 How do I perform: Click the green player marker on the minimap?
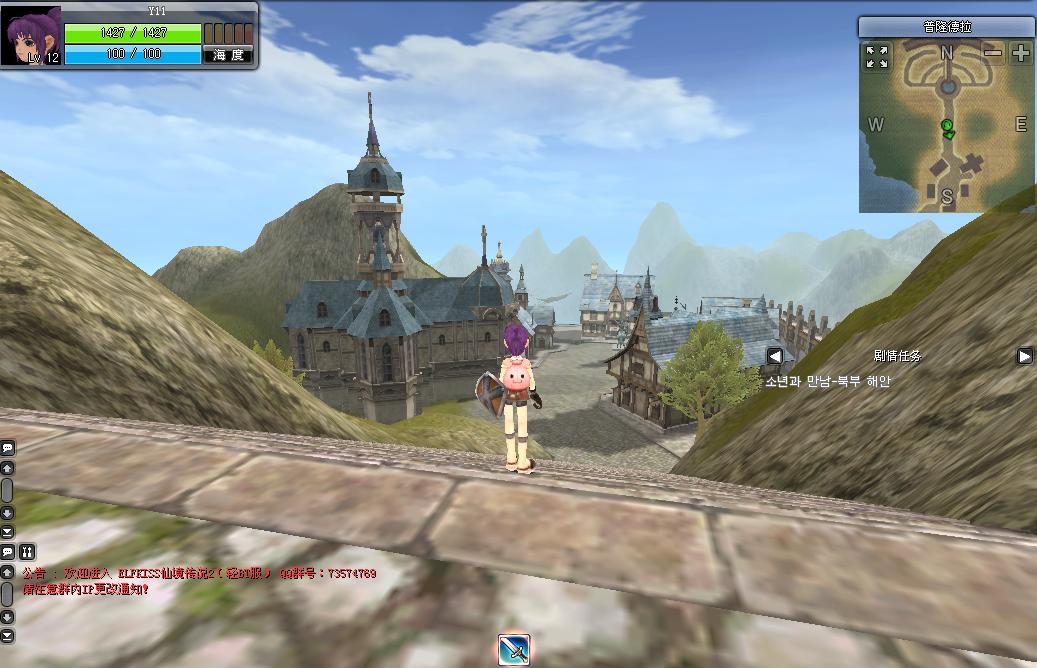pyautogui.click(x=947, y=127)
